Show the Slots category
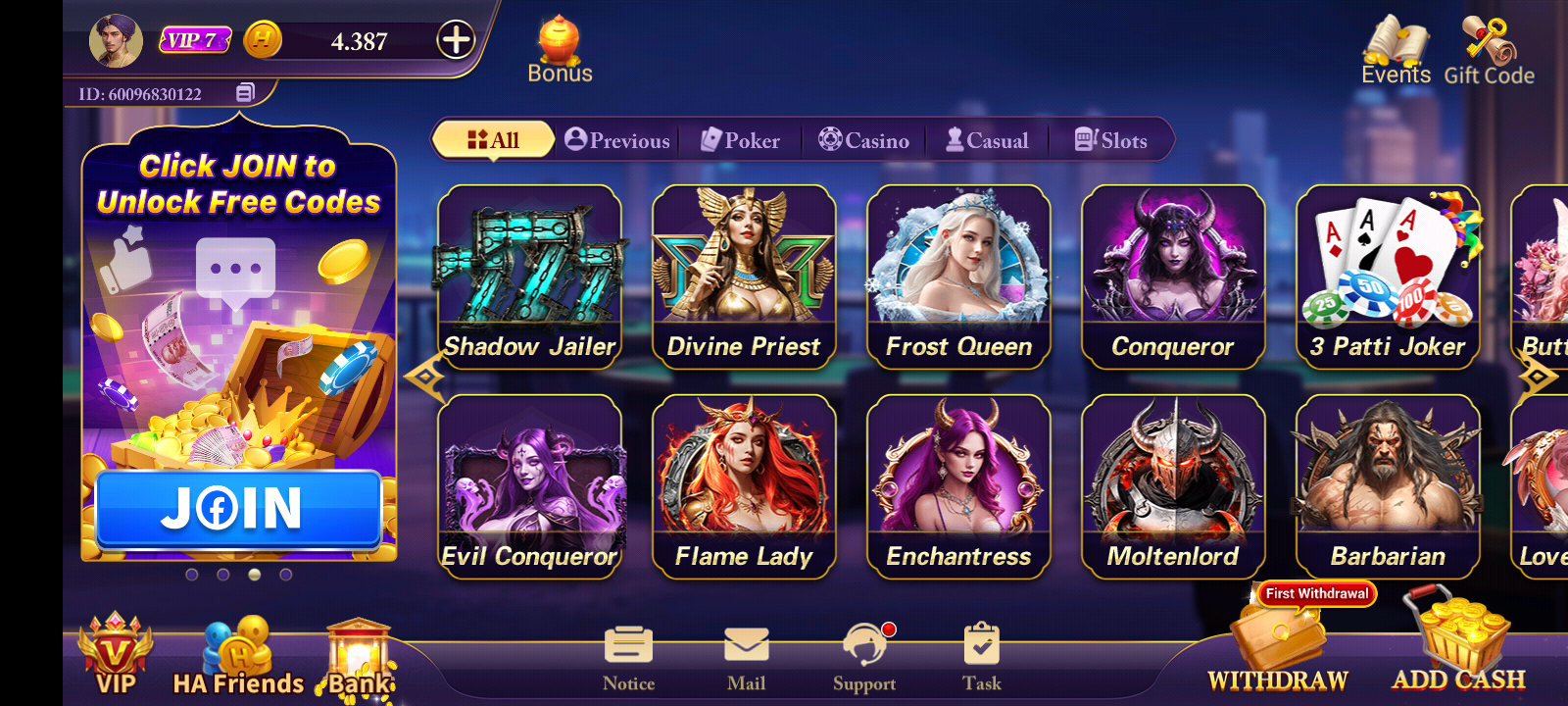Screen dimensions: 1568x706 (x=1110, y=140)
